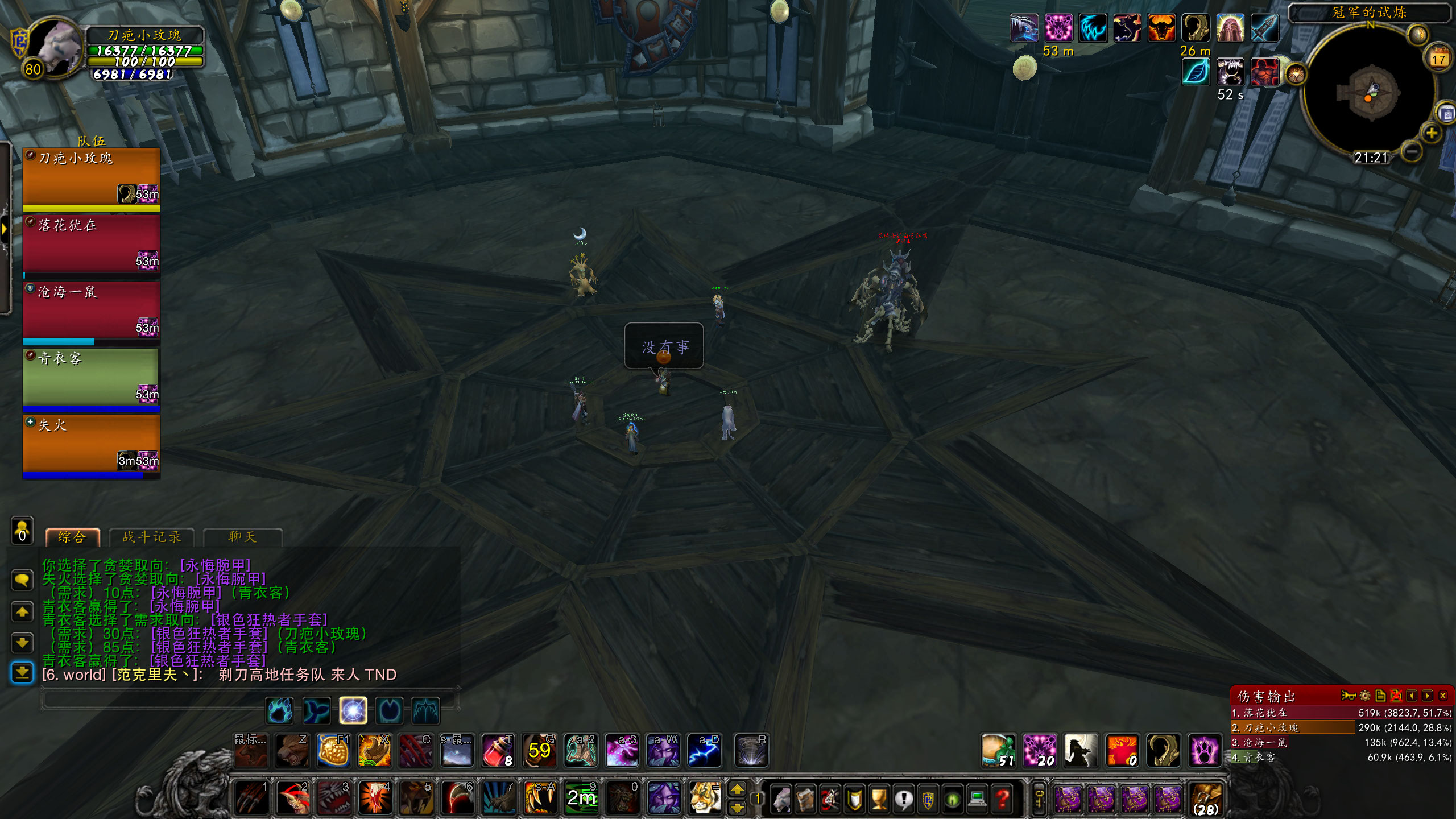This screenshot has width=1456, height=819.
Task: Toggle the bear form paw on the stance bar
Action: (280, 710)
